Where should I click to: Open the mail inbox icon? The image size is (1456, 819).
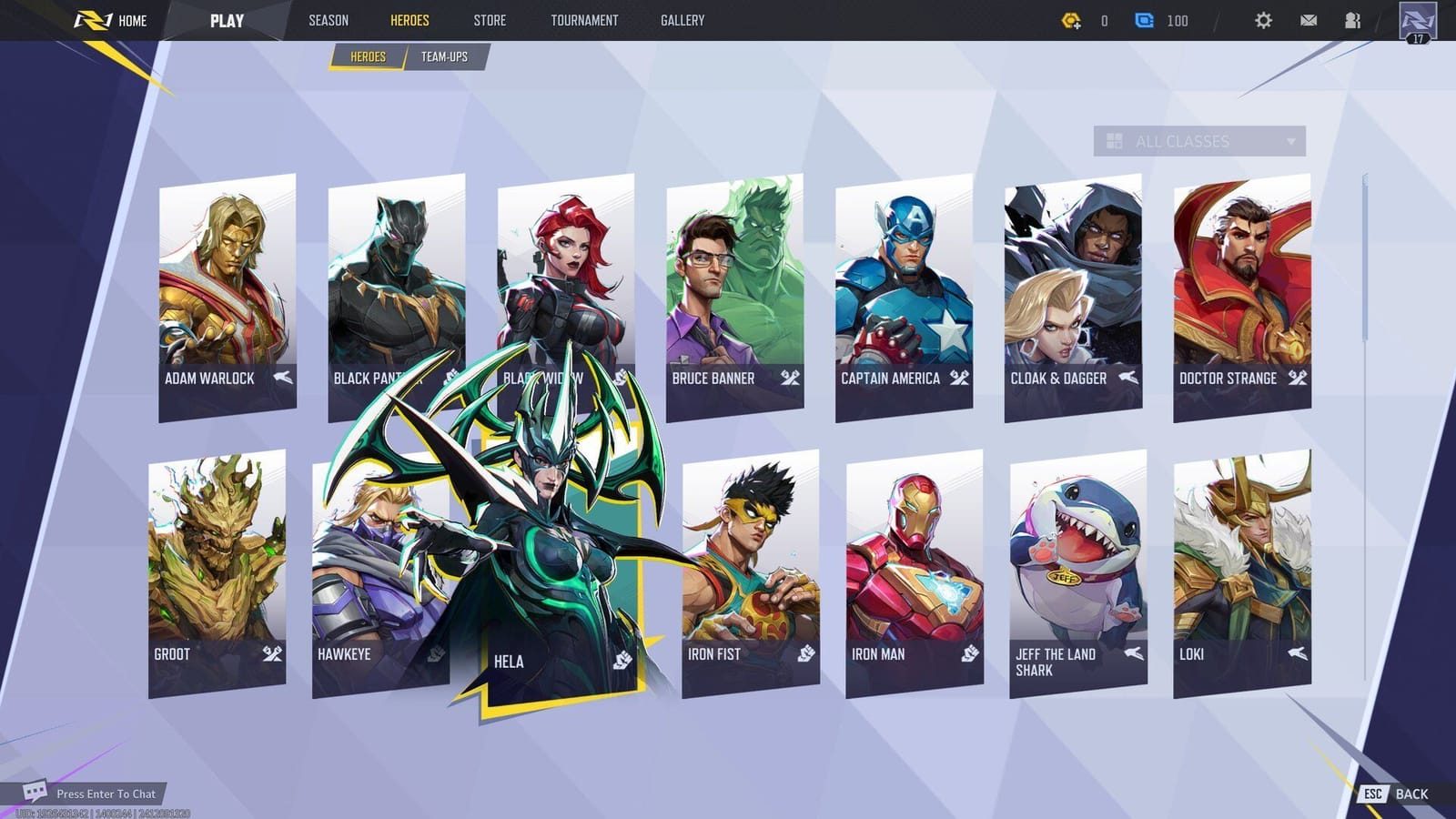click(x=1309, y=20)
